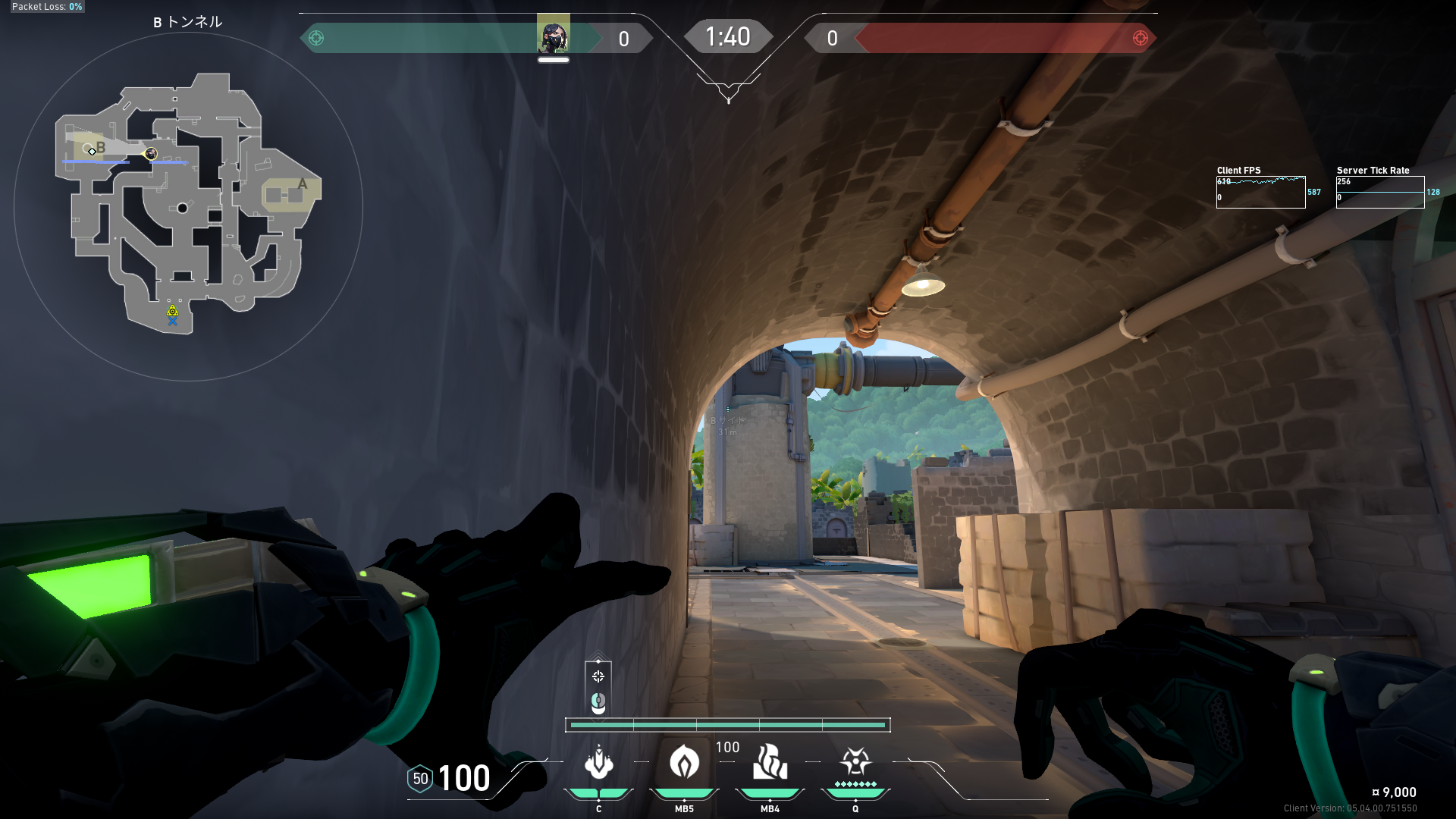Click the circular minimap
This screenshot has width=1456, height=819.
pos(188,206)
